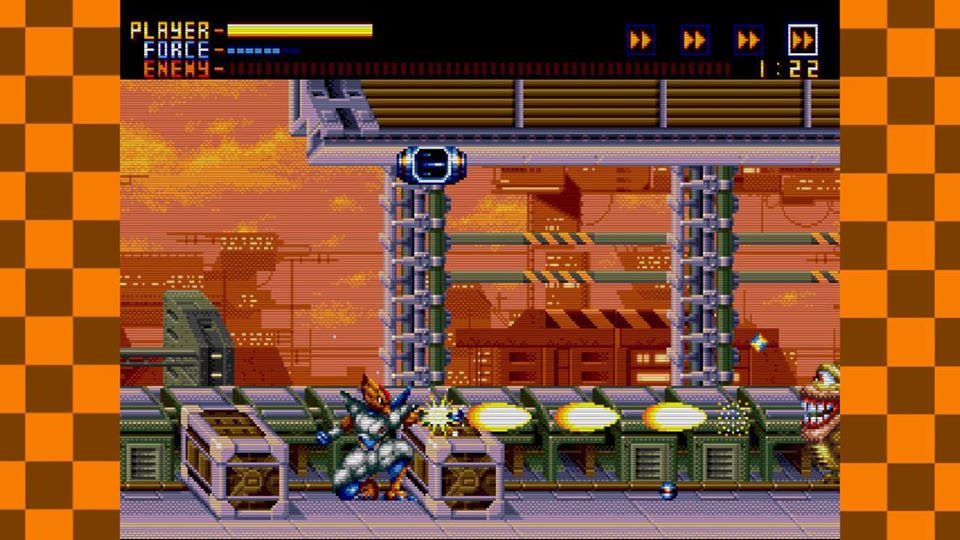Select the white-outlined weapon slot

pos(802,40)
